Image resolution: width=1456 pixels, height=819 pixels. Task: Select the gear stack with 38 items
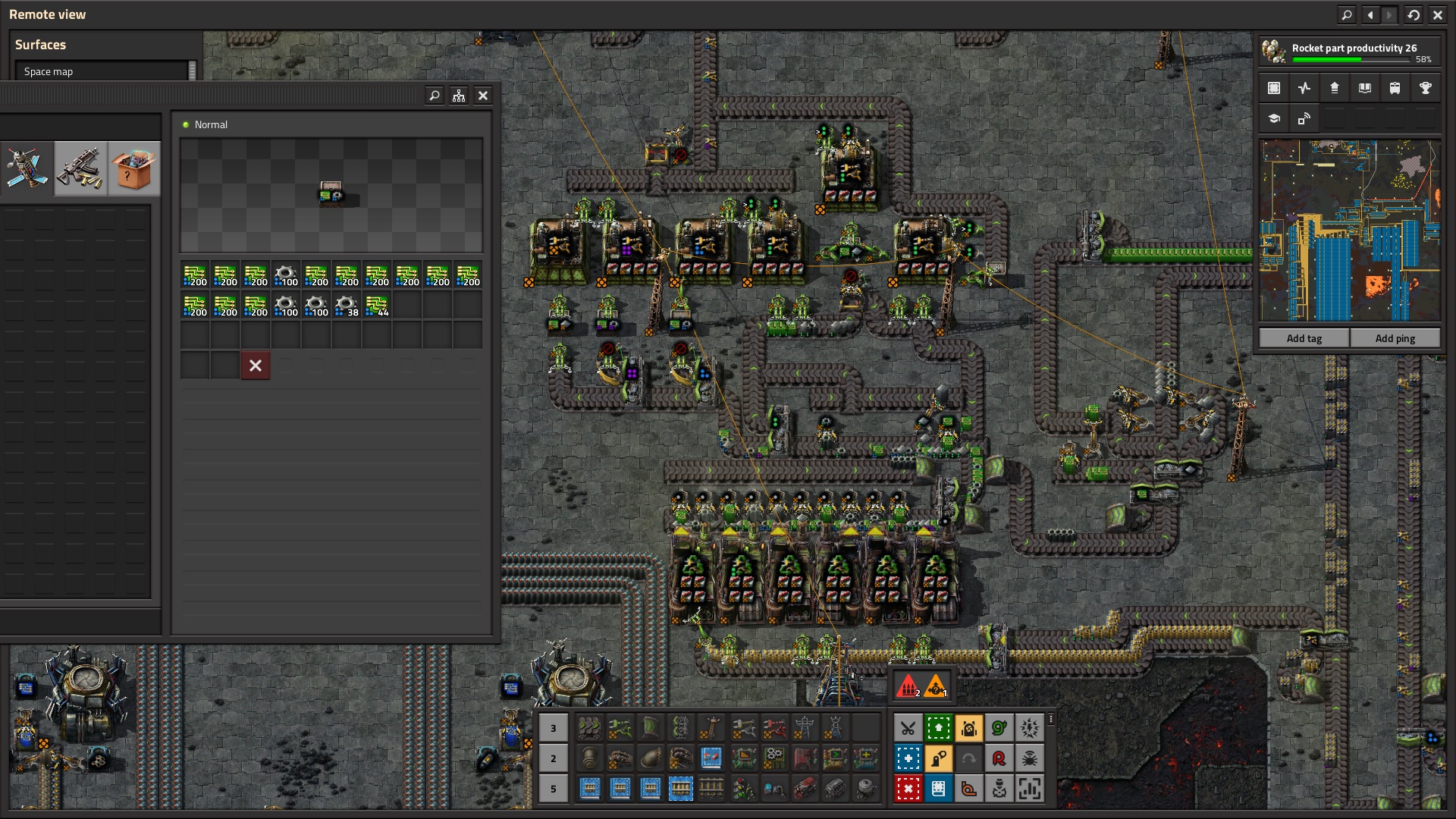(x=347, y=306)
